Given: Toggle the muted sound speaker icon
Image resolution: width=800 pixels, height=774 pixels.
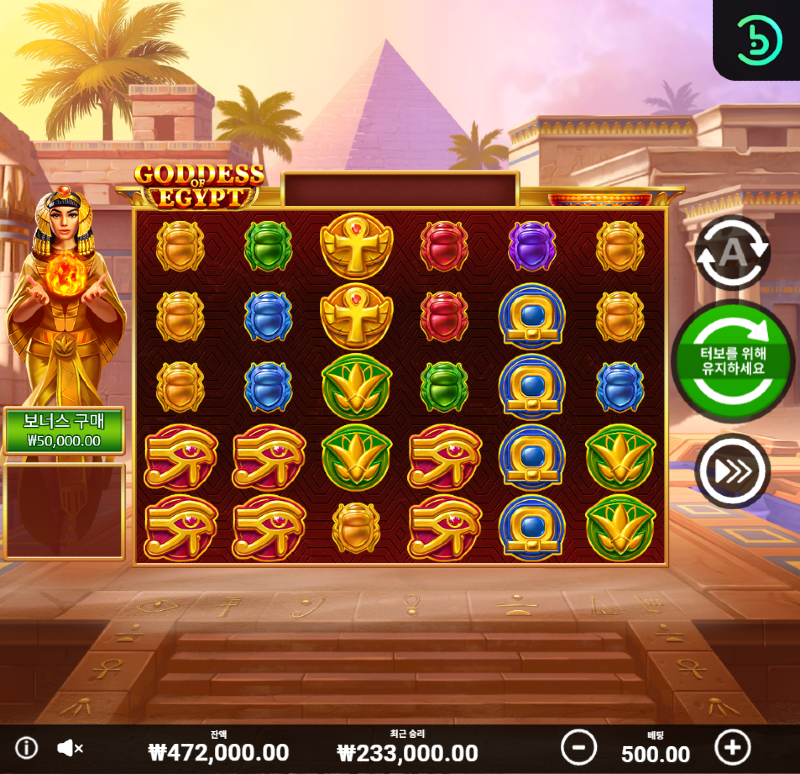Looking at the screenshot, I should pyautogui.click(x=69, y=748).
